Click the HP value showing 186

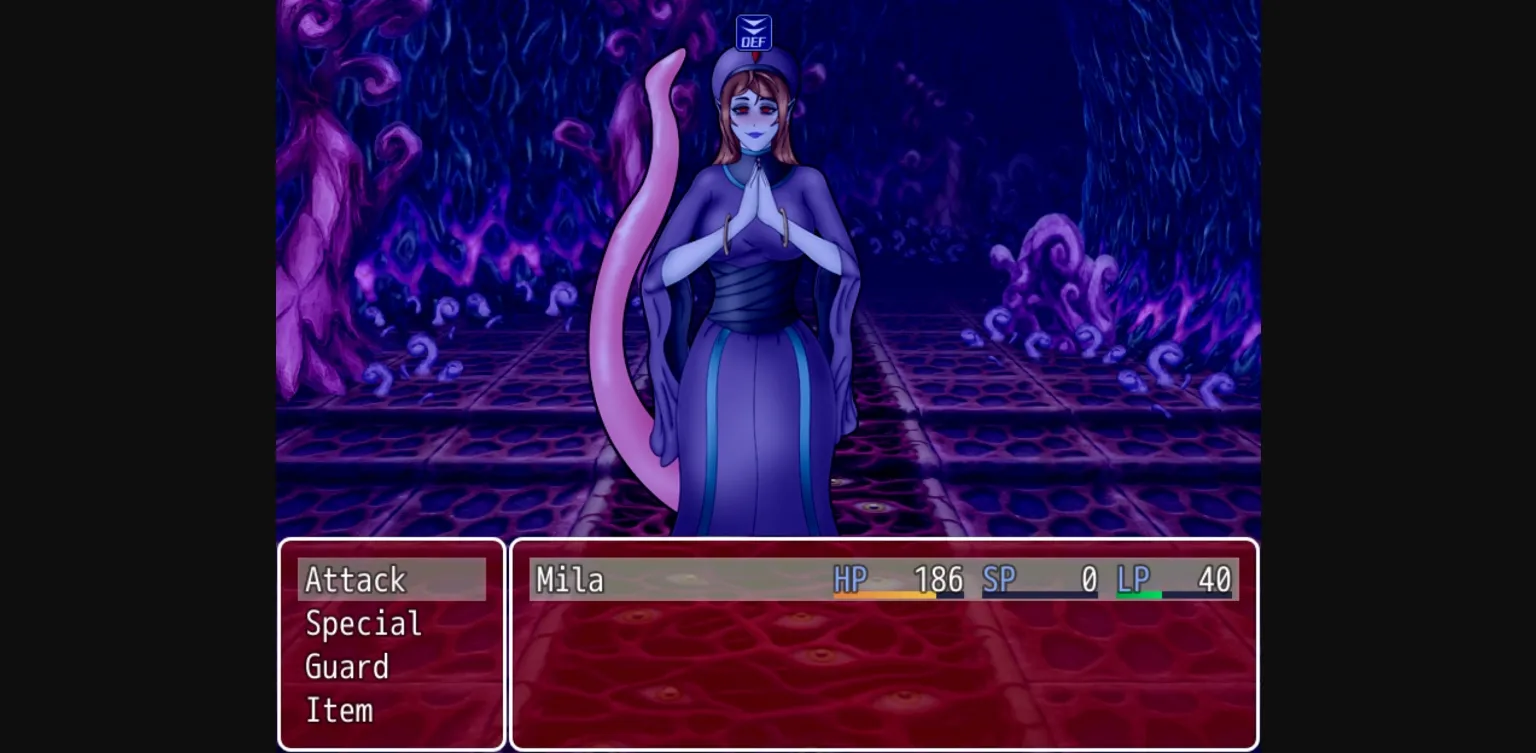point(938,579)
